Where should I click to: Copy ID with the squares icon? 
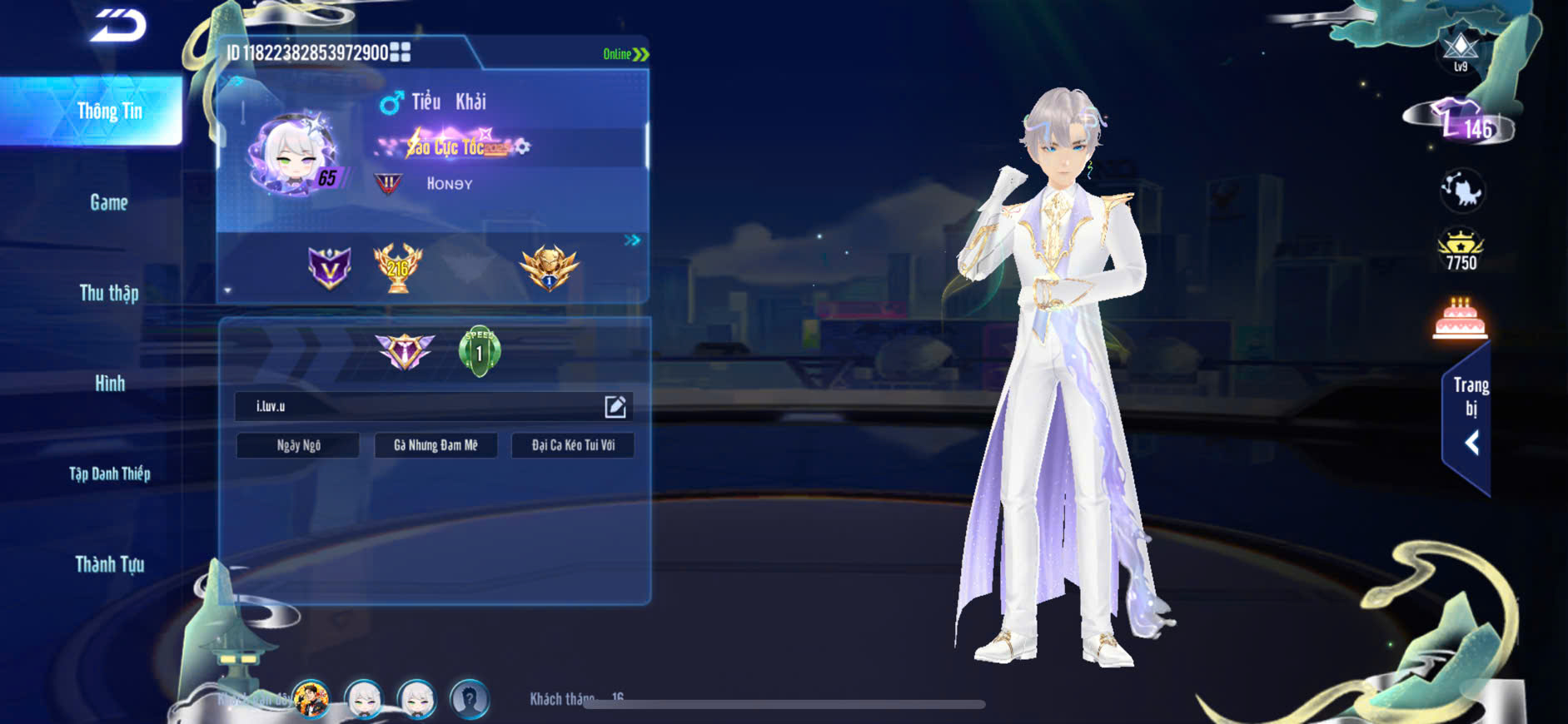[401, 53]
